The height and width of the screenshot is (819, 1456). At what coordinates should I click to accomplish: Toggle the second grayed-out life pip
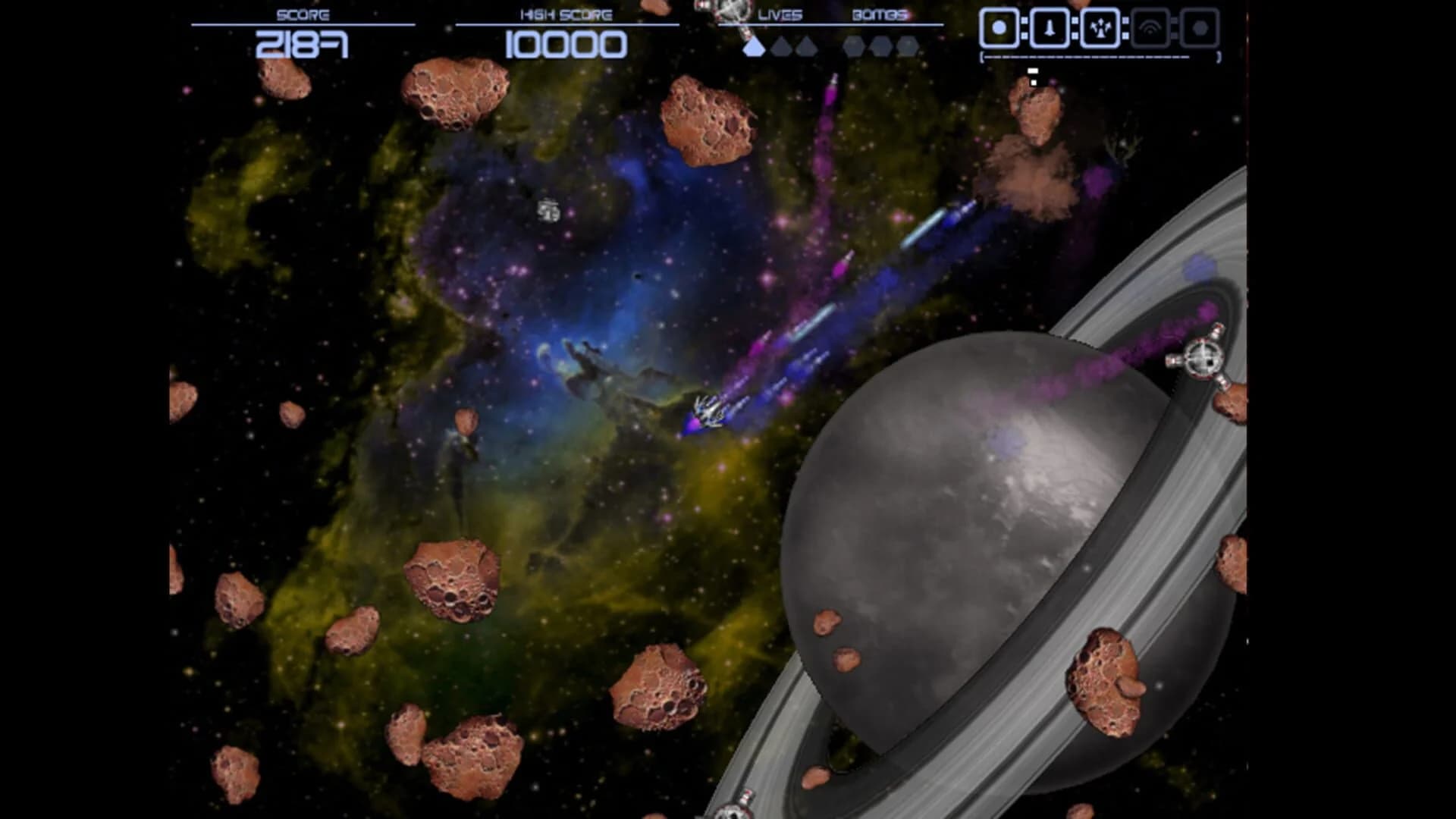(783, 47)
